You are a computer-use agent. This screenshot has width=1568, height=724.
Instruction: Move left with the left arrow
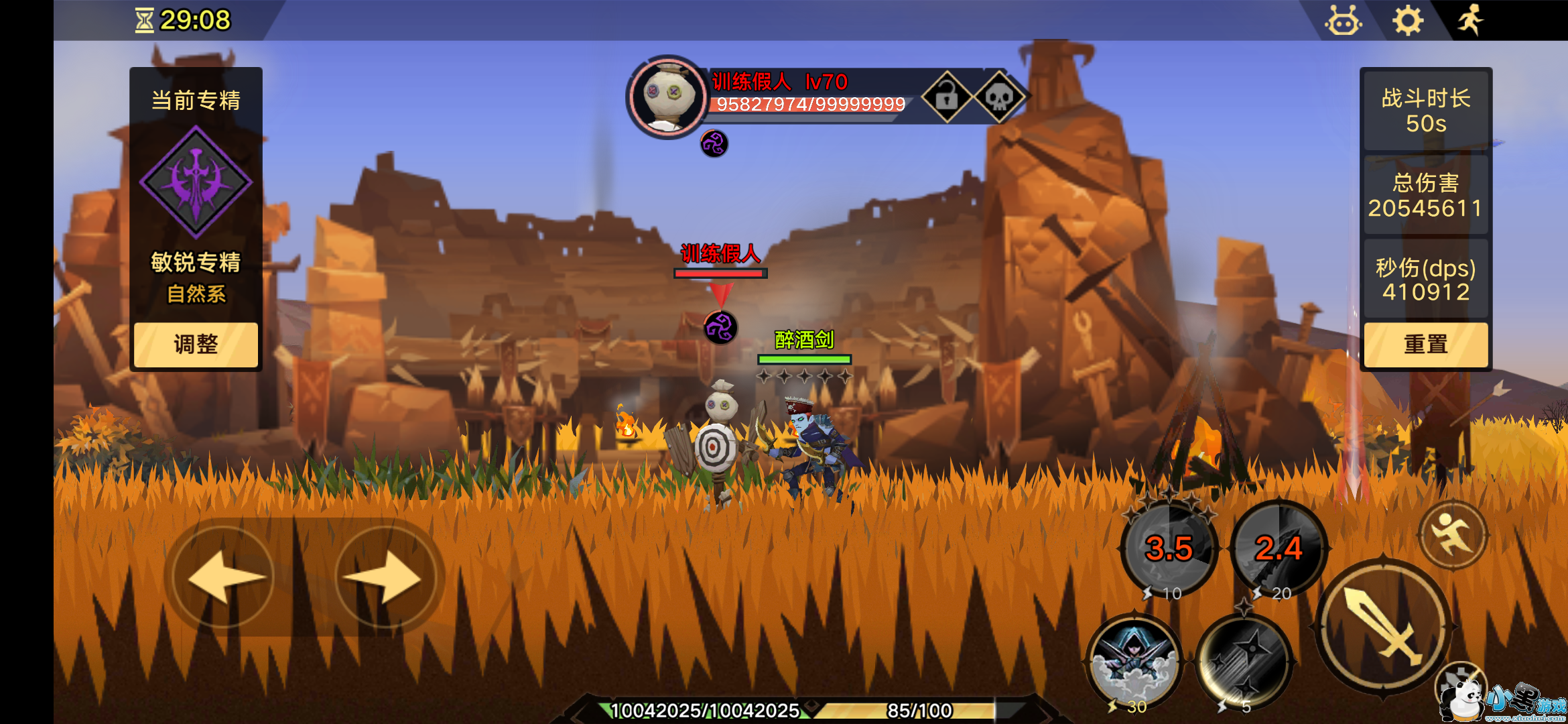223,577
